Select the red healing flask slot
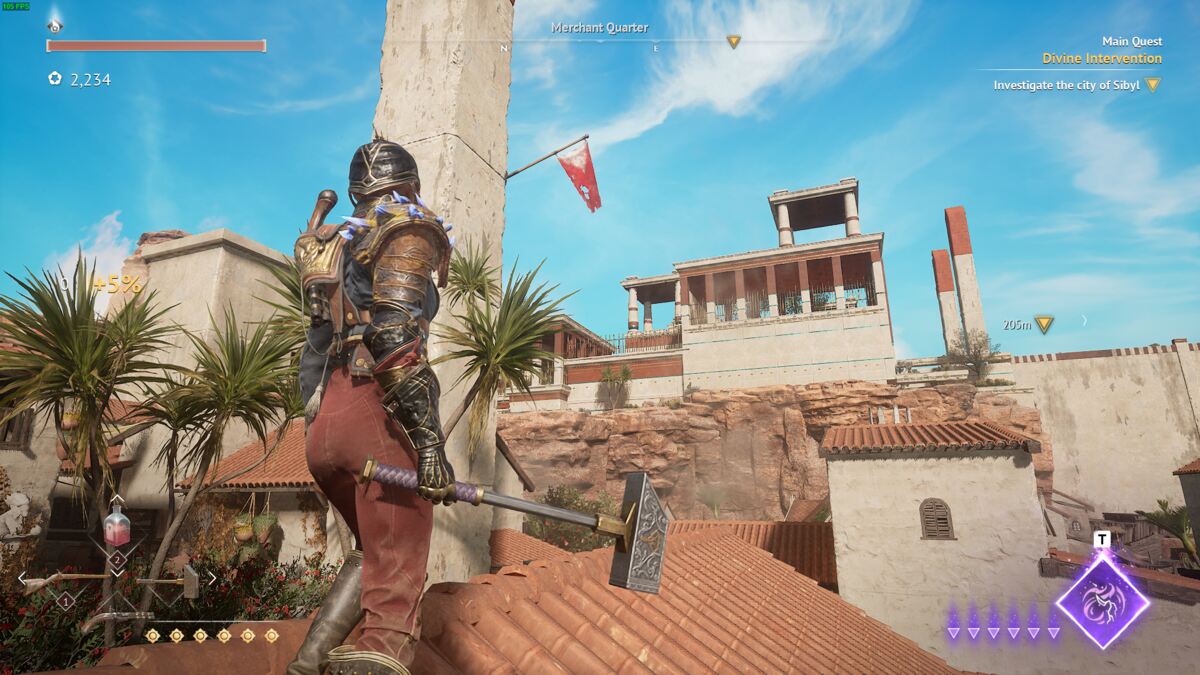This screenshot has width=1200, height=675. [117, 526]
